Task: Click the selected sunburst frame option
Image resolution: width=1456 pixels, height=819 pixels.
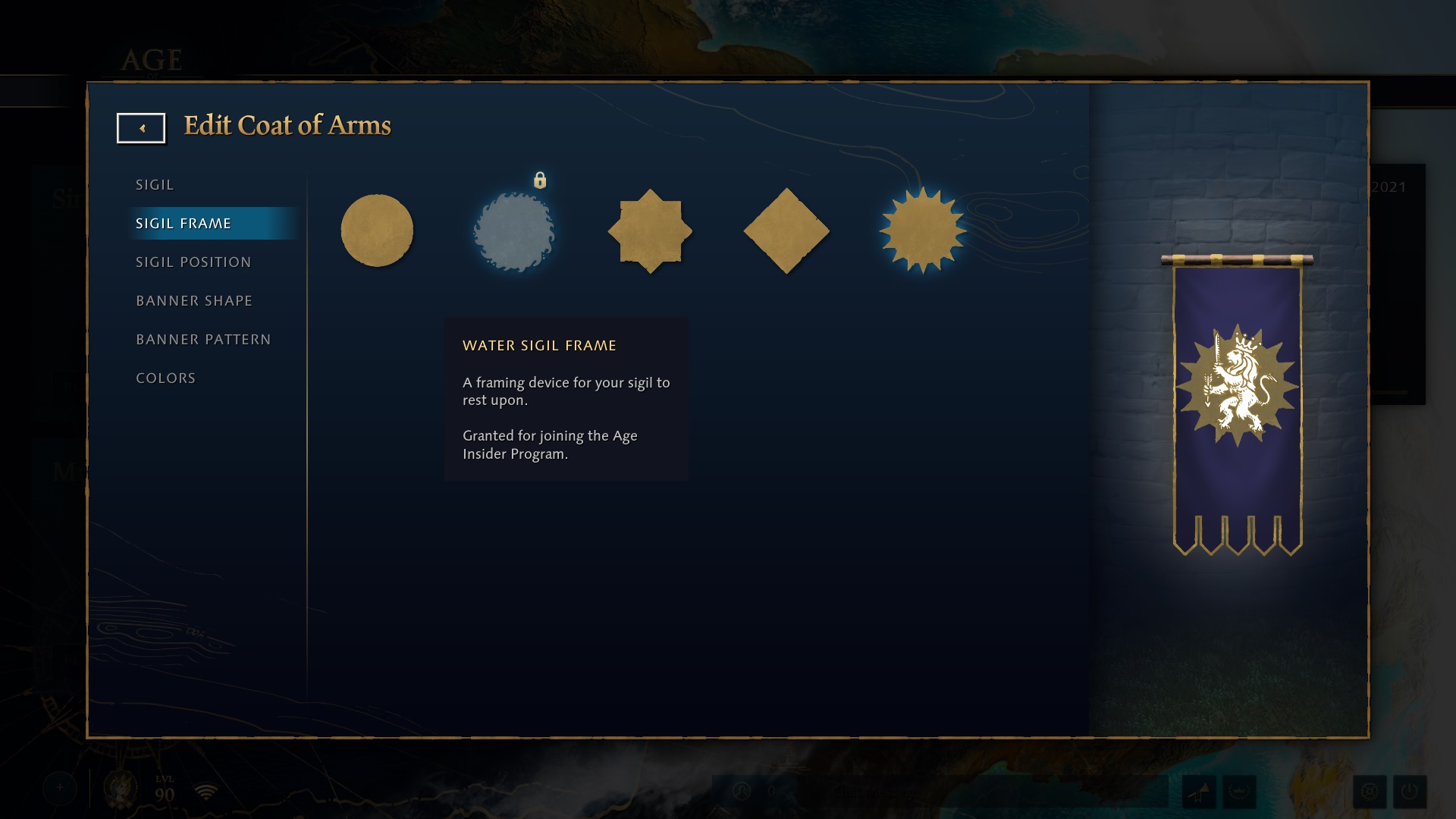Action: pyautogui.click(x=923, y=230)
